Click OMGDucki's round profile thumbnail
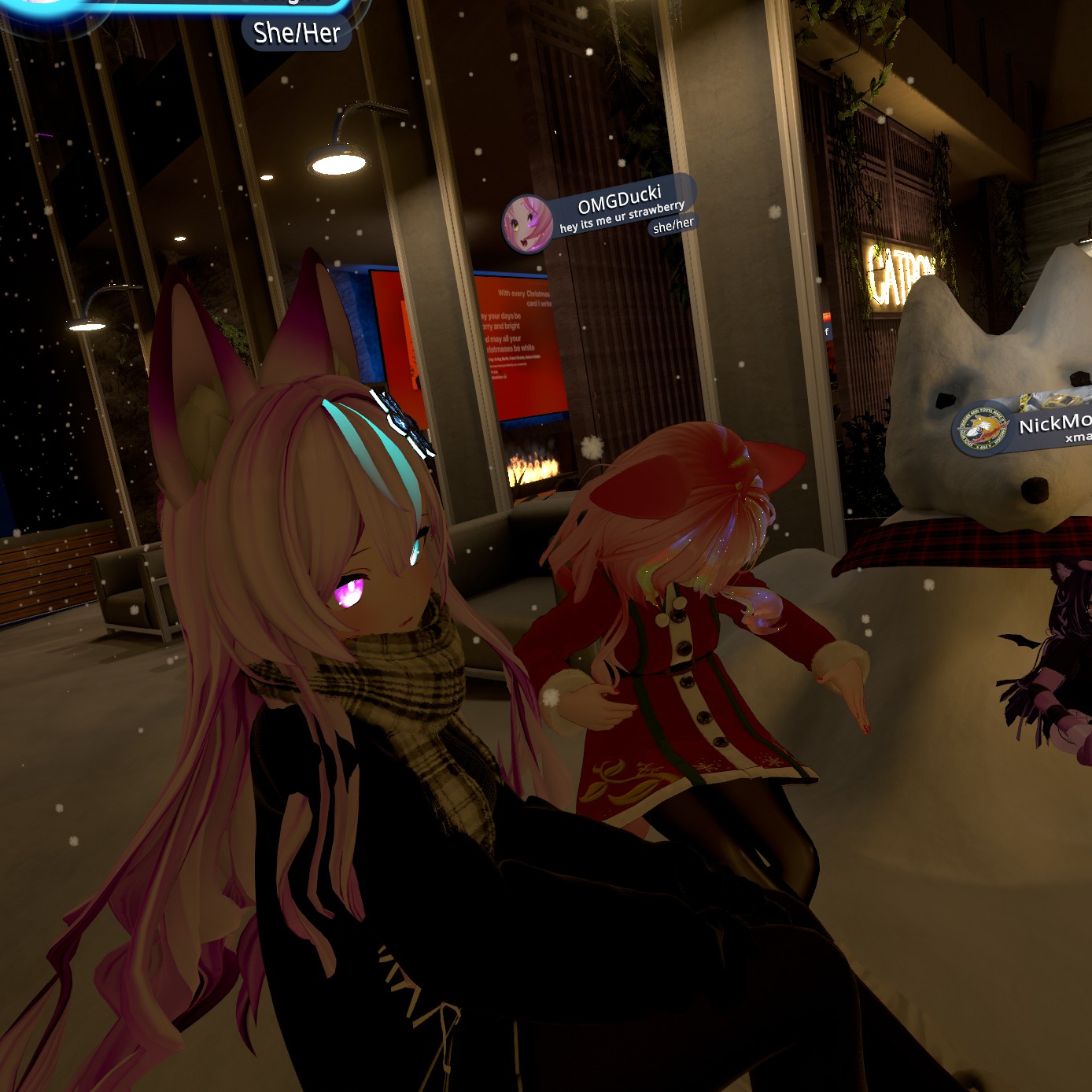 [x=526, y=224]
